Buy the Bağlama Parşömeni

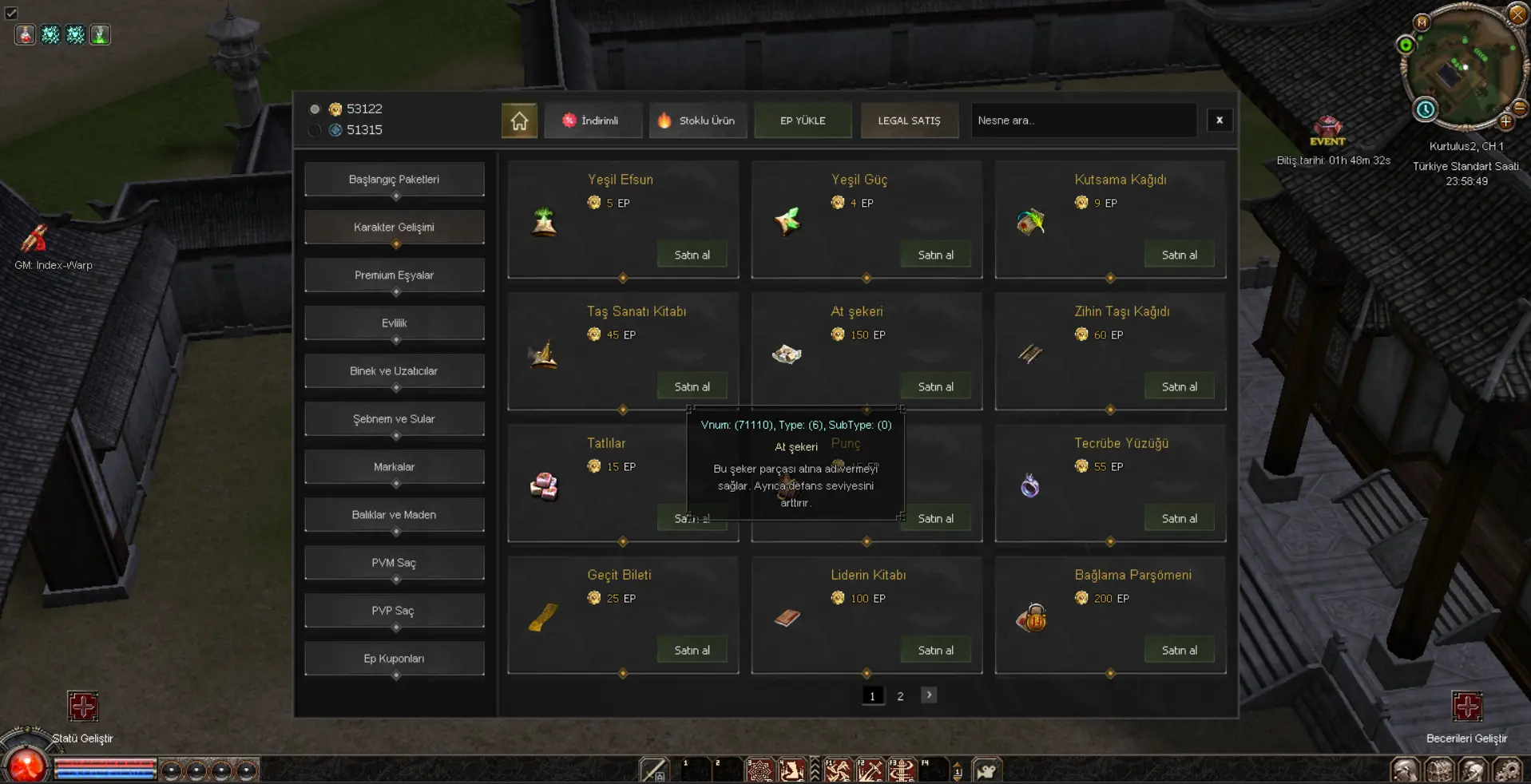(x=1179, y=650)
